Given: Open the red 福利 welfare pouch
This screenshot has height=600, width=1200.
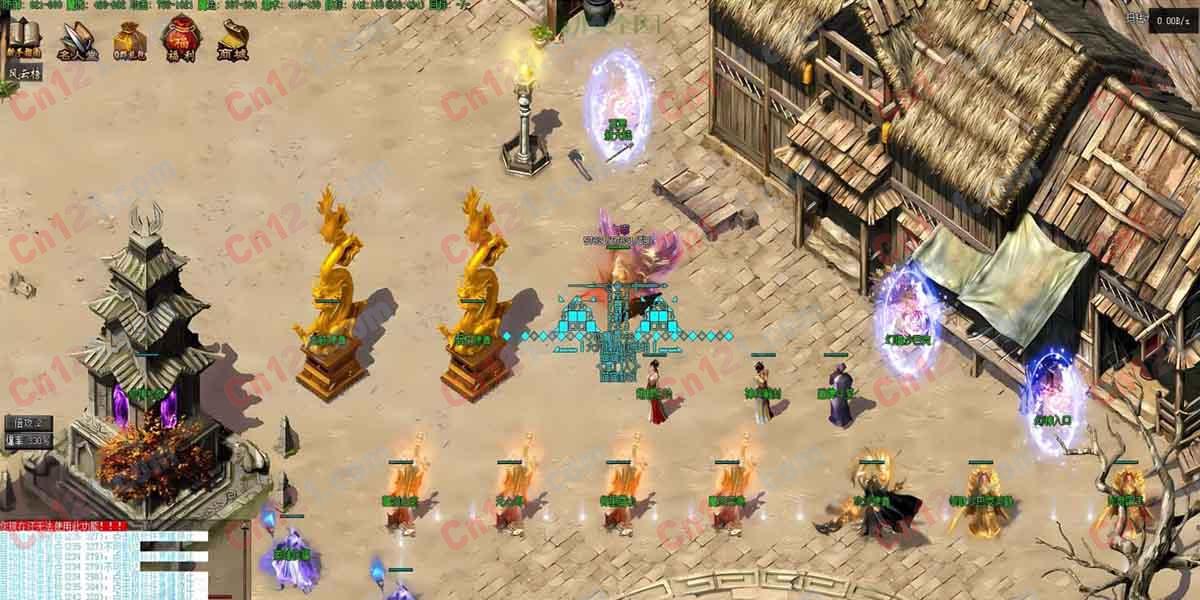Looking at the screenshot, I should [181, 41].
